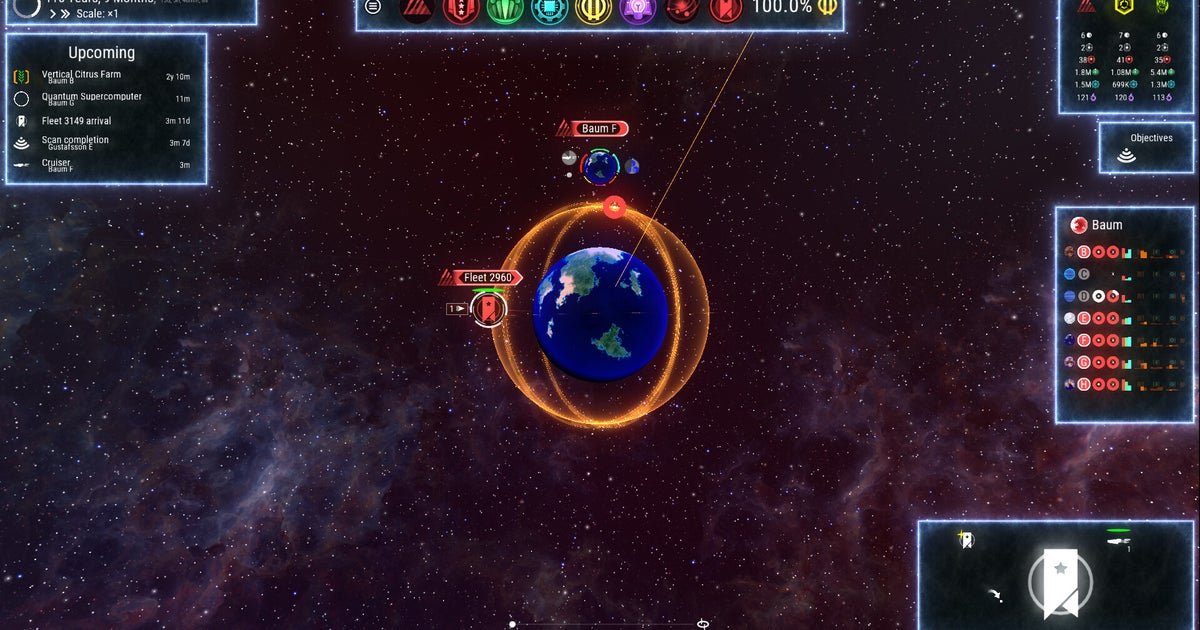Click the green dome icon in top bar
The image size is (1200, 630).
coord(505,9)
